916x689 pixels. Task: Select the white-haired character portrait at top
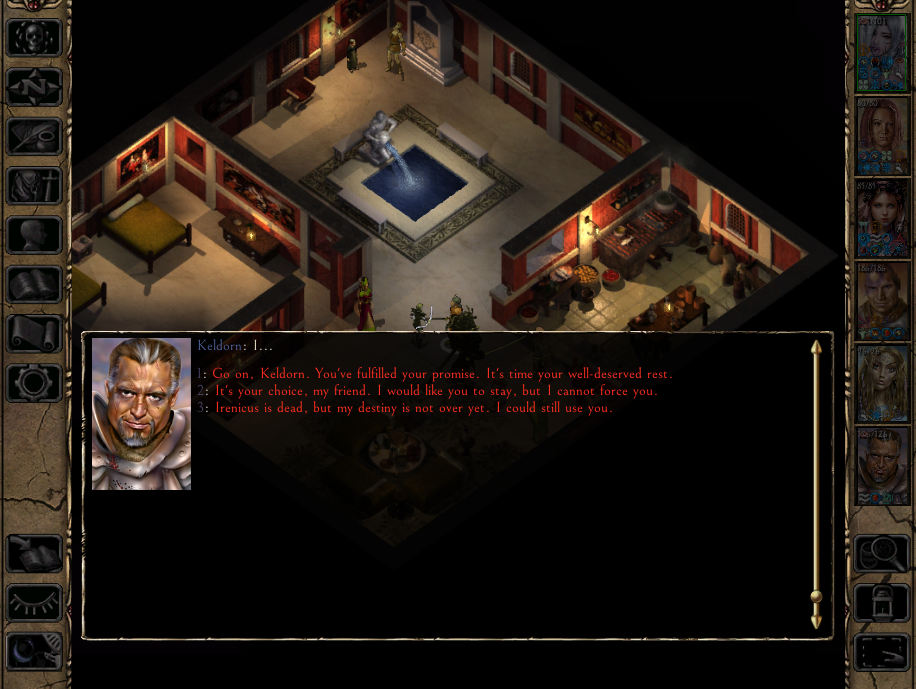click(882, 54)
